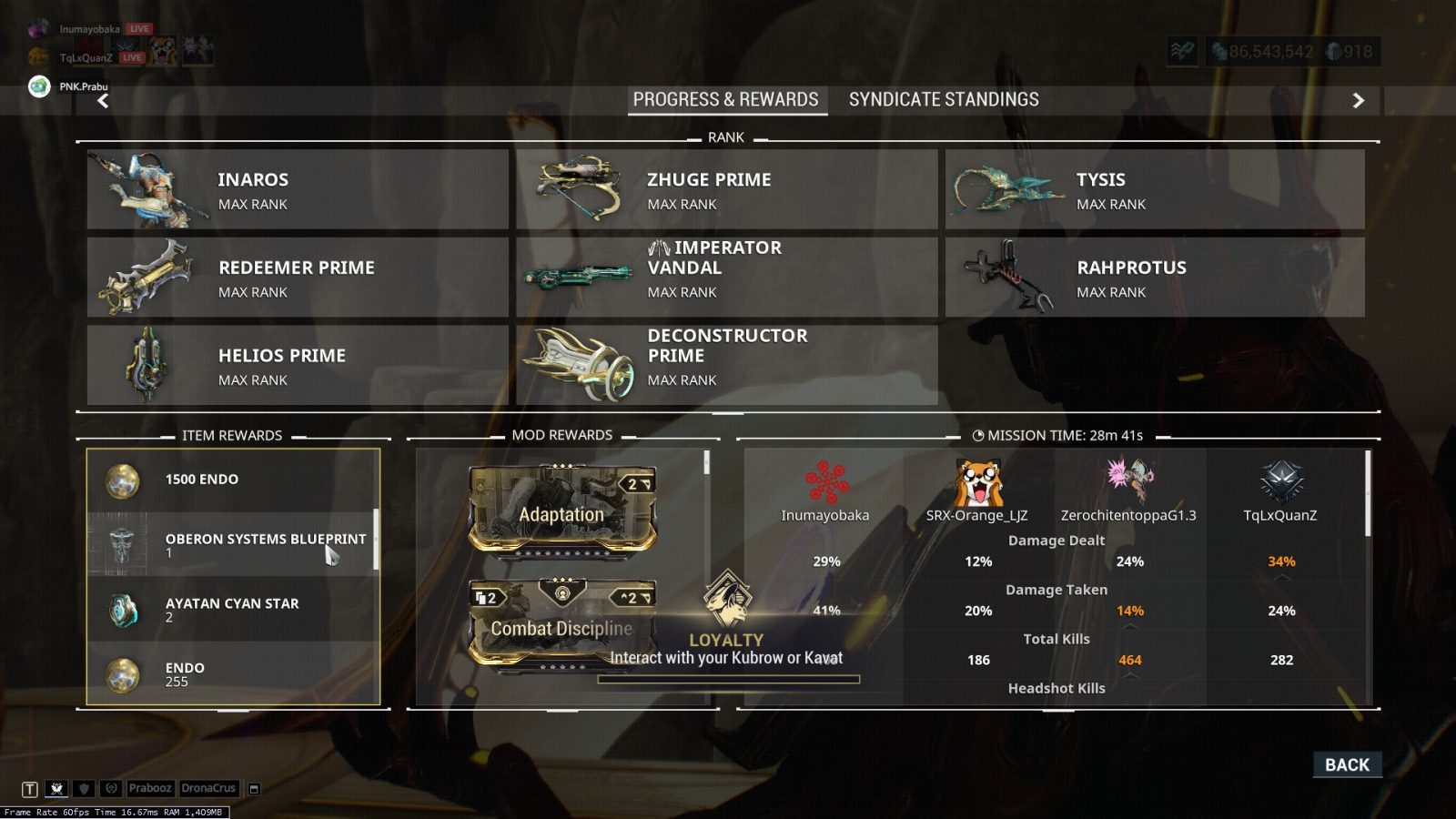Select the Redeemer Prime entry
This screenshot has height=819, width=1456.
[298, 278]
